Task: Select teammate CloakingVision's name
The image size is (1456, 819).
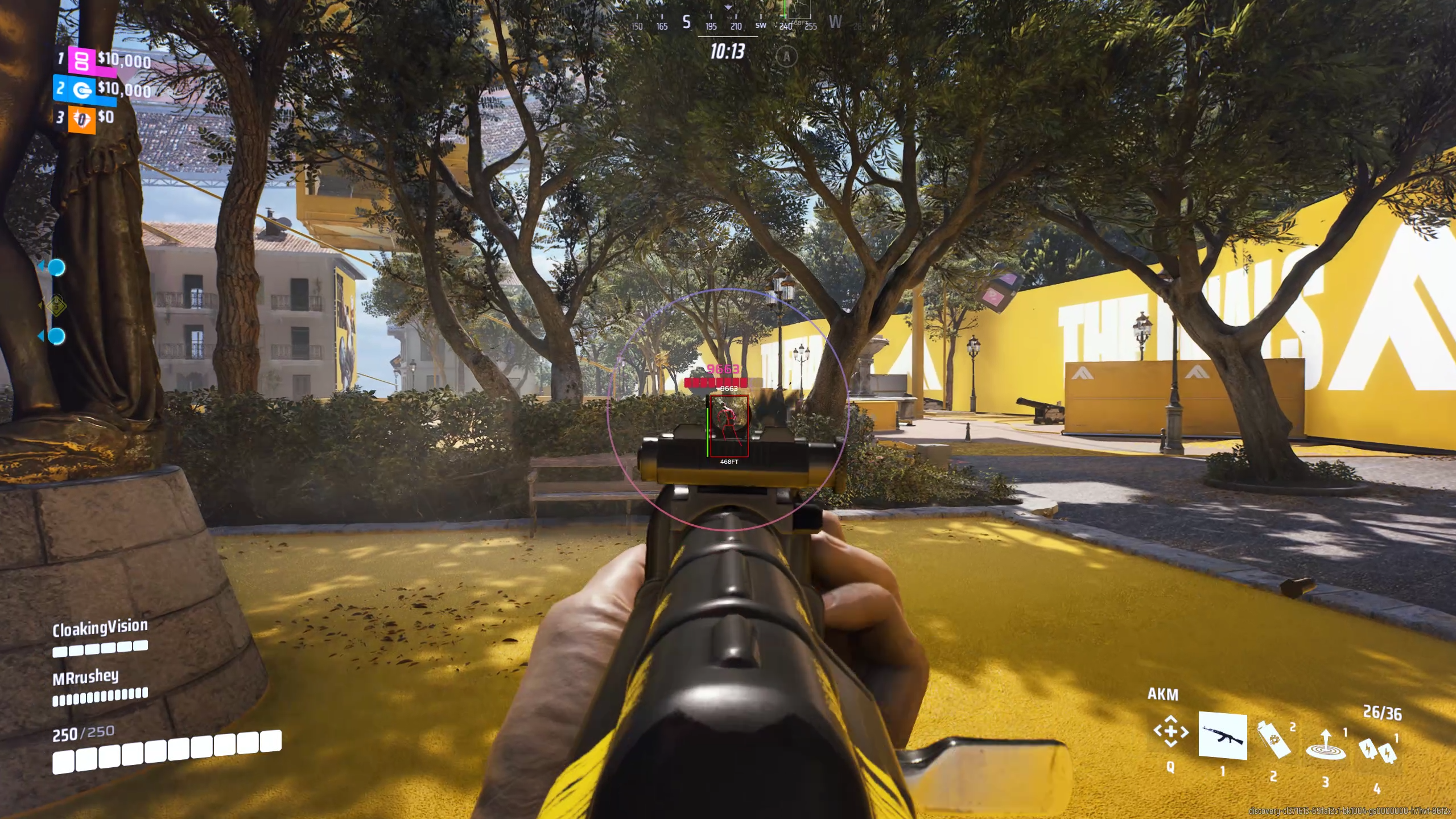Action: pos(100,628)
